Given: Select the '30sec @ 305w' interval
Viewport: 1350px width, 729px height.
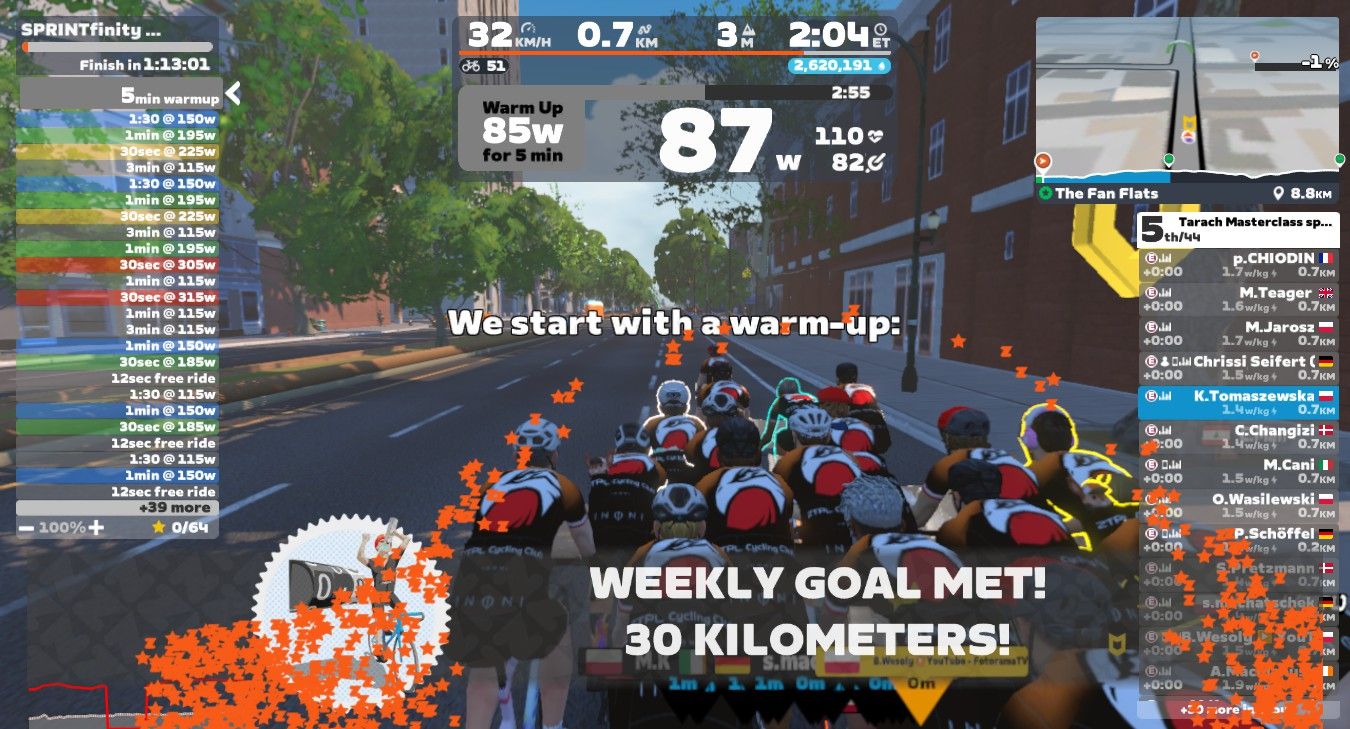Looking at the screenshot, I should point(118,265).
